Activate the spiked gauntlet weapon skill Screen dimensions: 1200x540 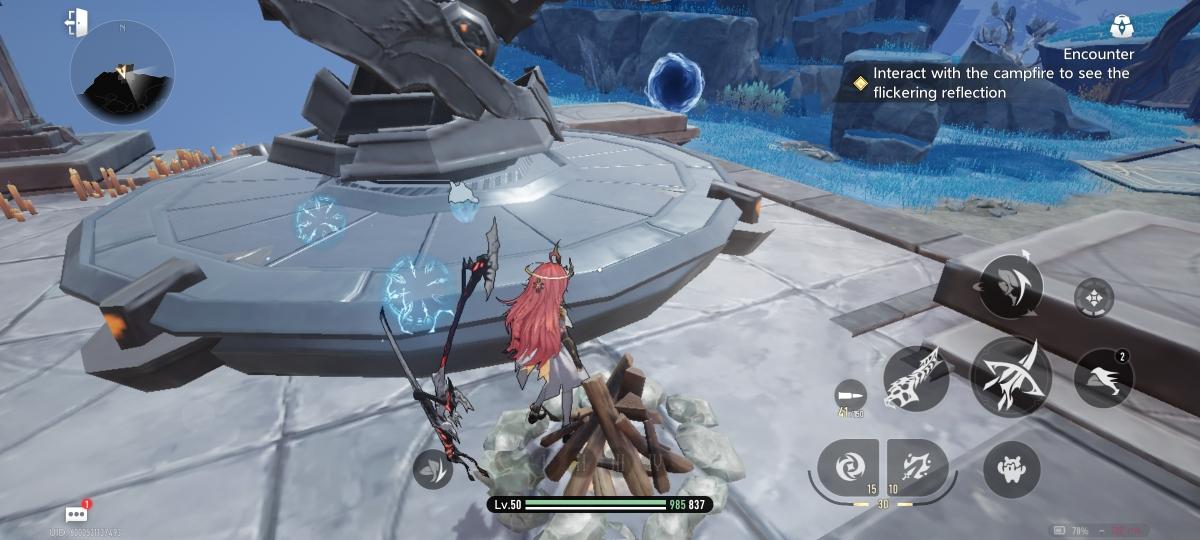[916, 378]
